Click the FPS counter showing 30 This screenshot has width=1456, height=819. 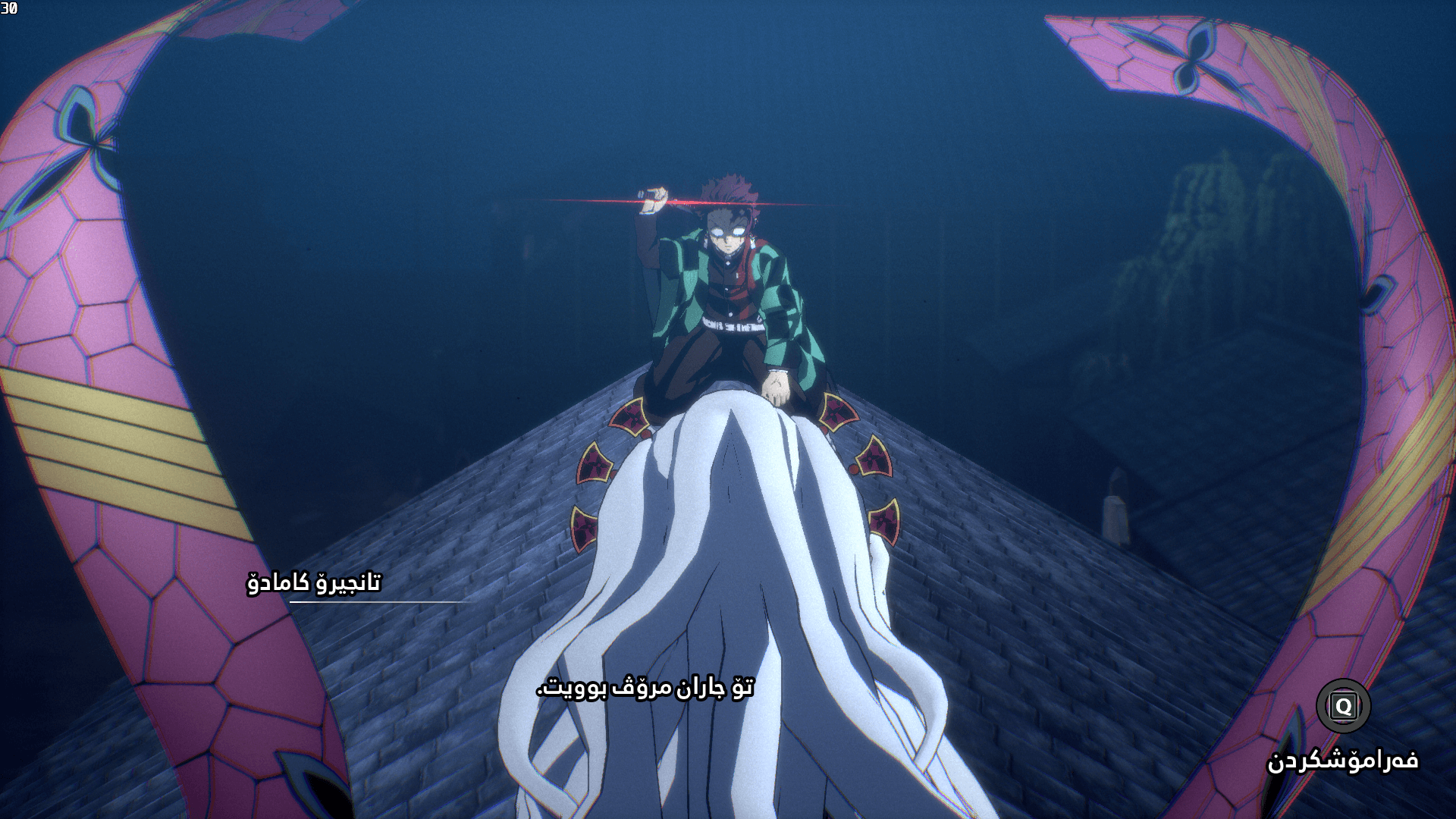(11, 8)
